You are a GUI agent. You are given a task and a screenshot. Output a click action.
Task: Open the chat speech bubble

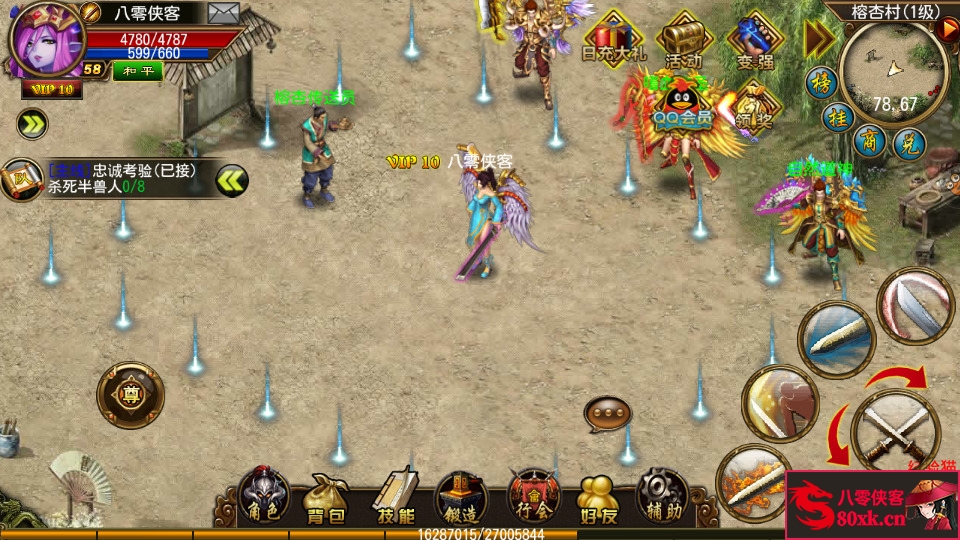click(x=607, y=412)
